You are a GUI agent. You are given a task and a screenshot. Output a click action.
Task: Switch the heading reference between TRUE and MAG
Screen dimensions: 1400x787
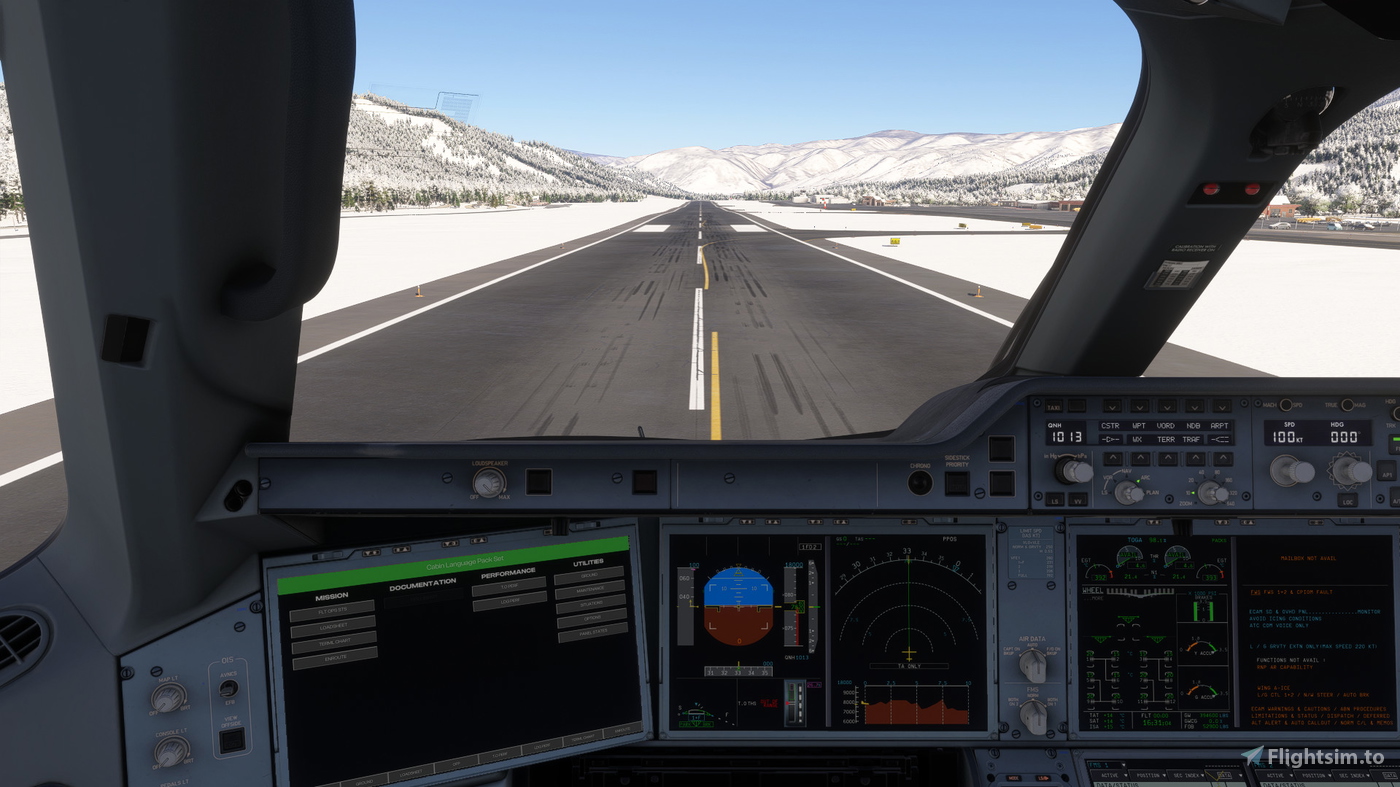click(x=1347, y=405)
